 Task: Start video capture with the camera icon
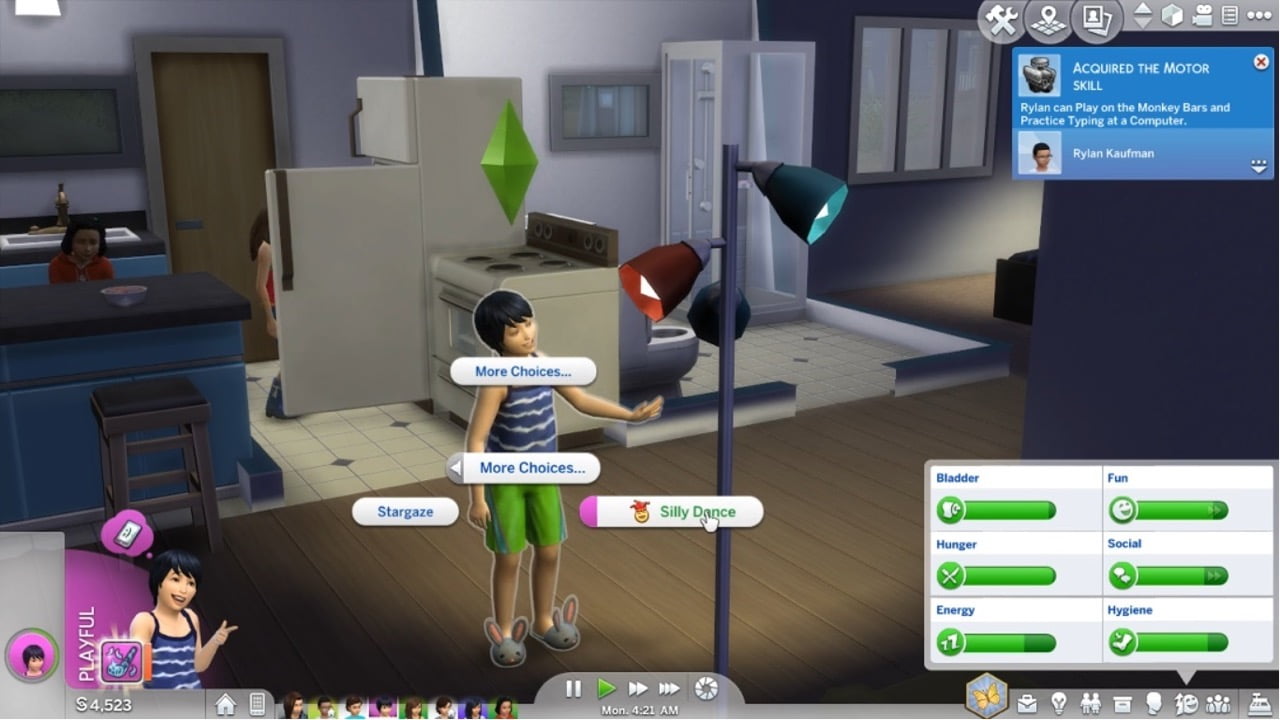(1202, 16)
